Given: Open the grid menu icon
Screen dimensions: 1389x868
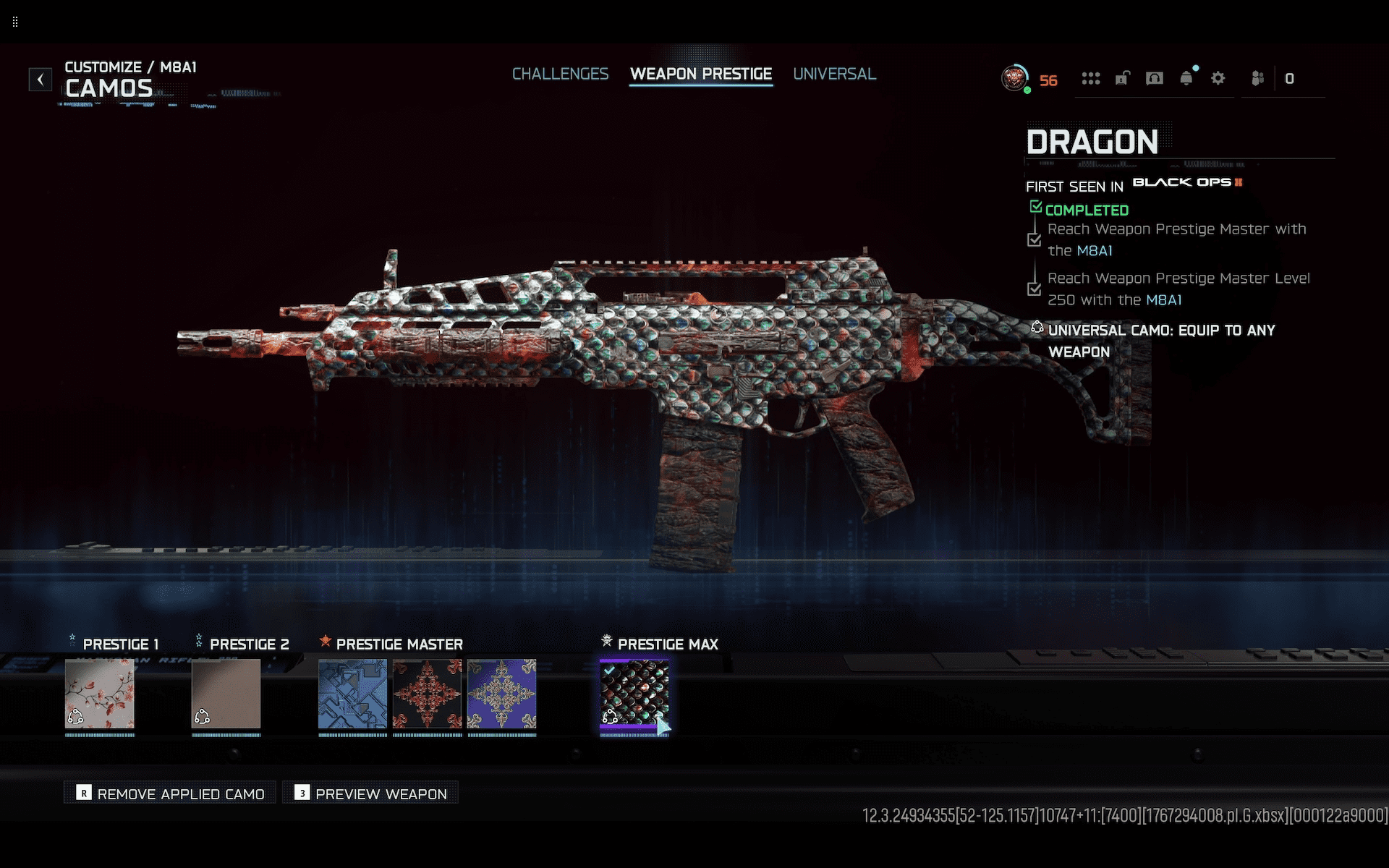Looking at the screenshot, I should pos(1091,78).
